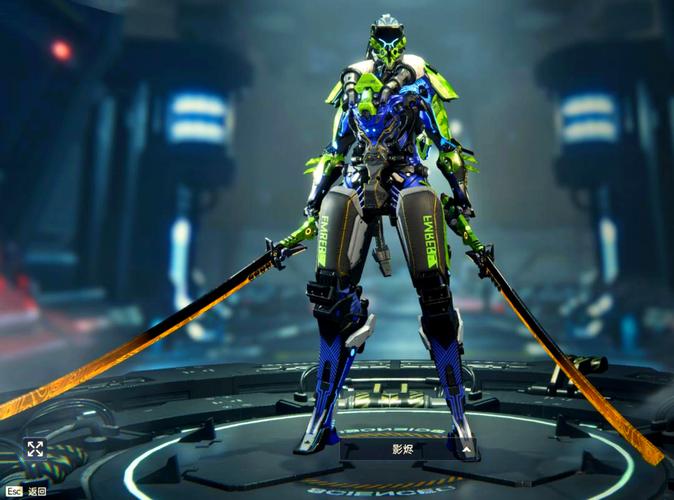Open the 影烬 skin name dropdown
Viewport: 674px width, 500px height.
click(408, 450)
